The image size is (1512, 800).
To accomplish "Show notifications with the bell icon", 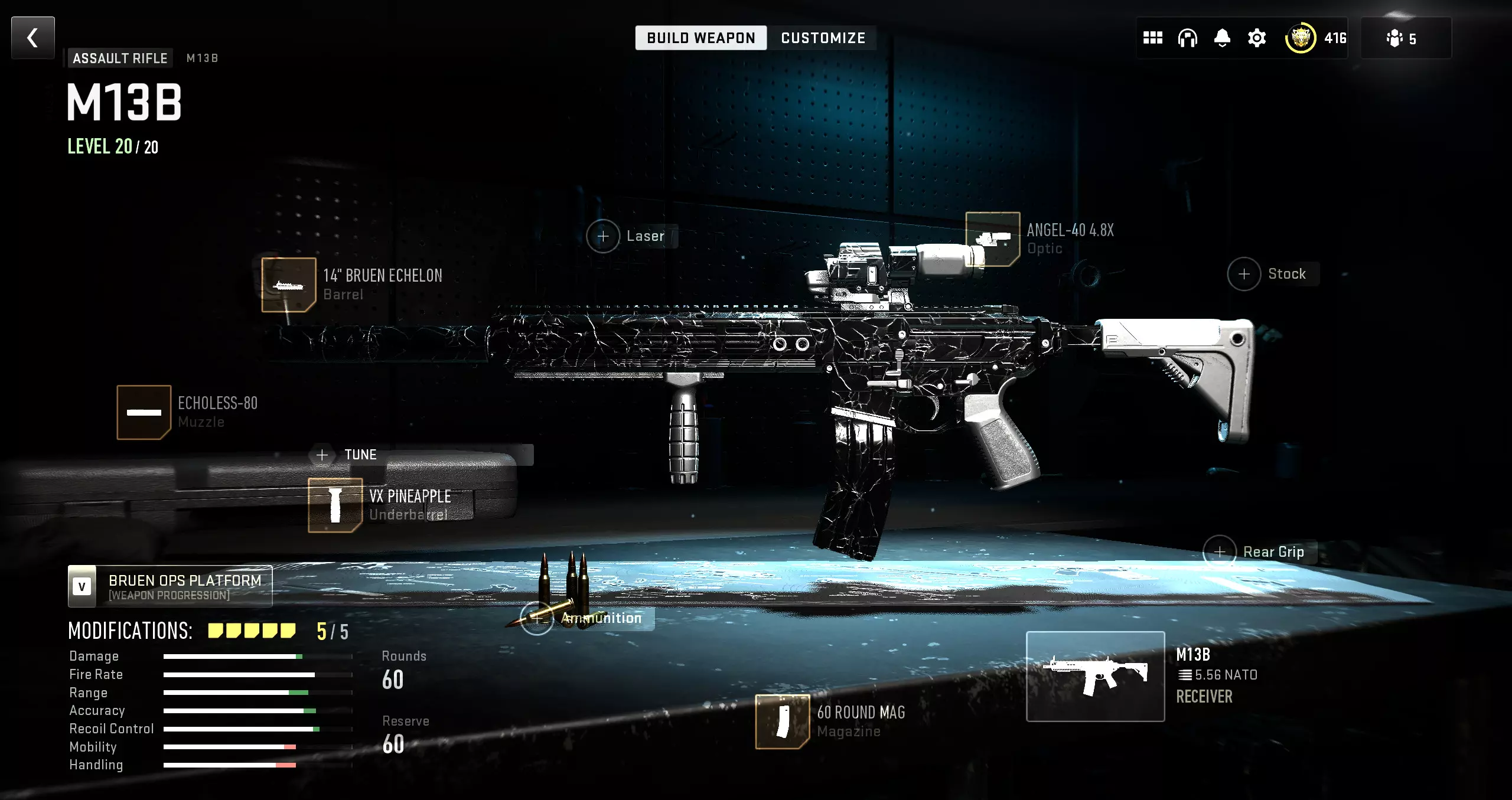I will tap(1222, 38).
